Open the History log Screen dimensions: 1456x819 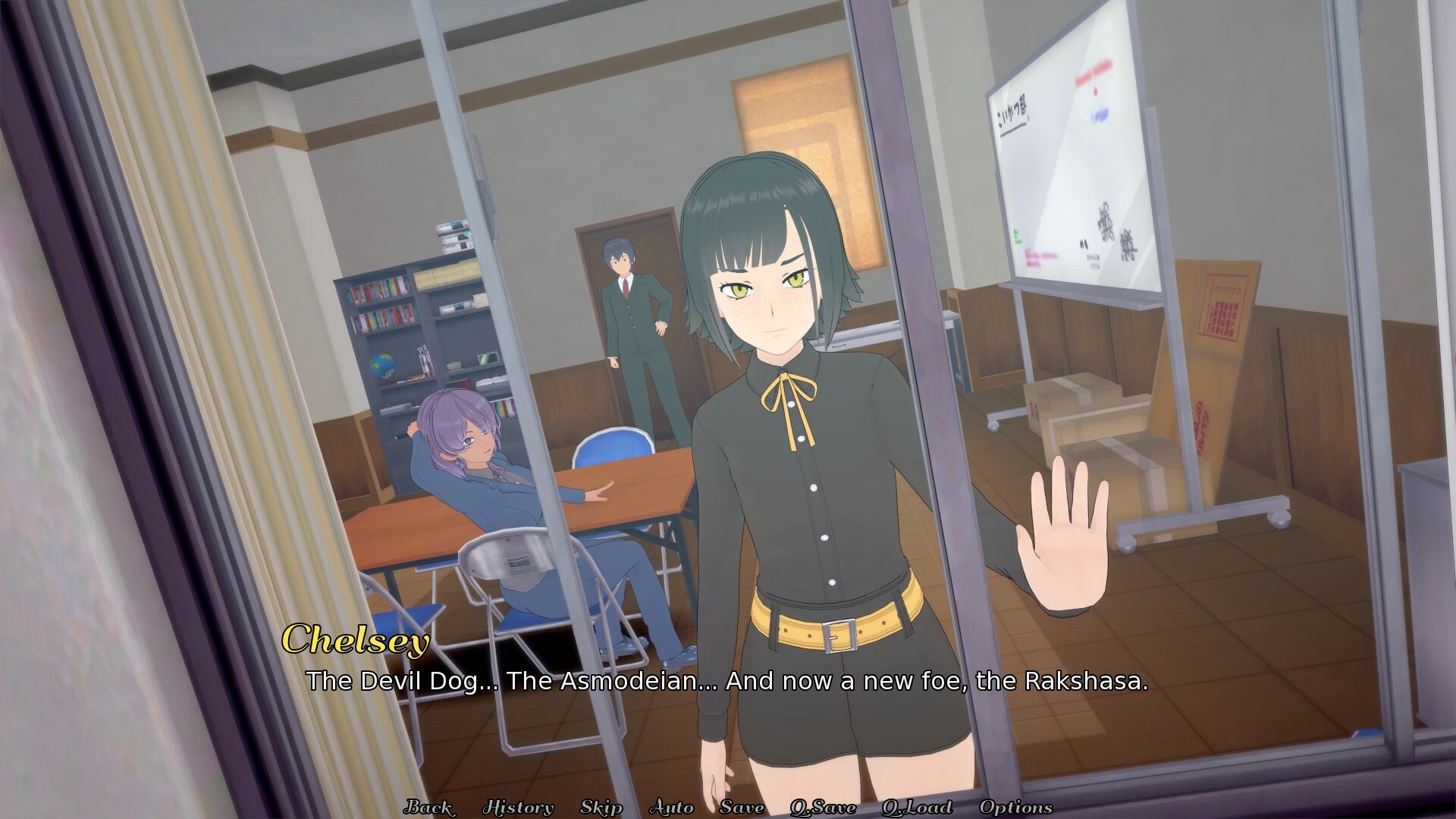518,807
